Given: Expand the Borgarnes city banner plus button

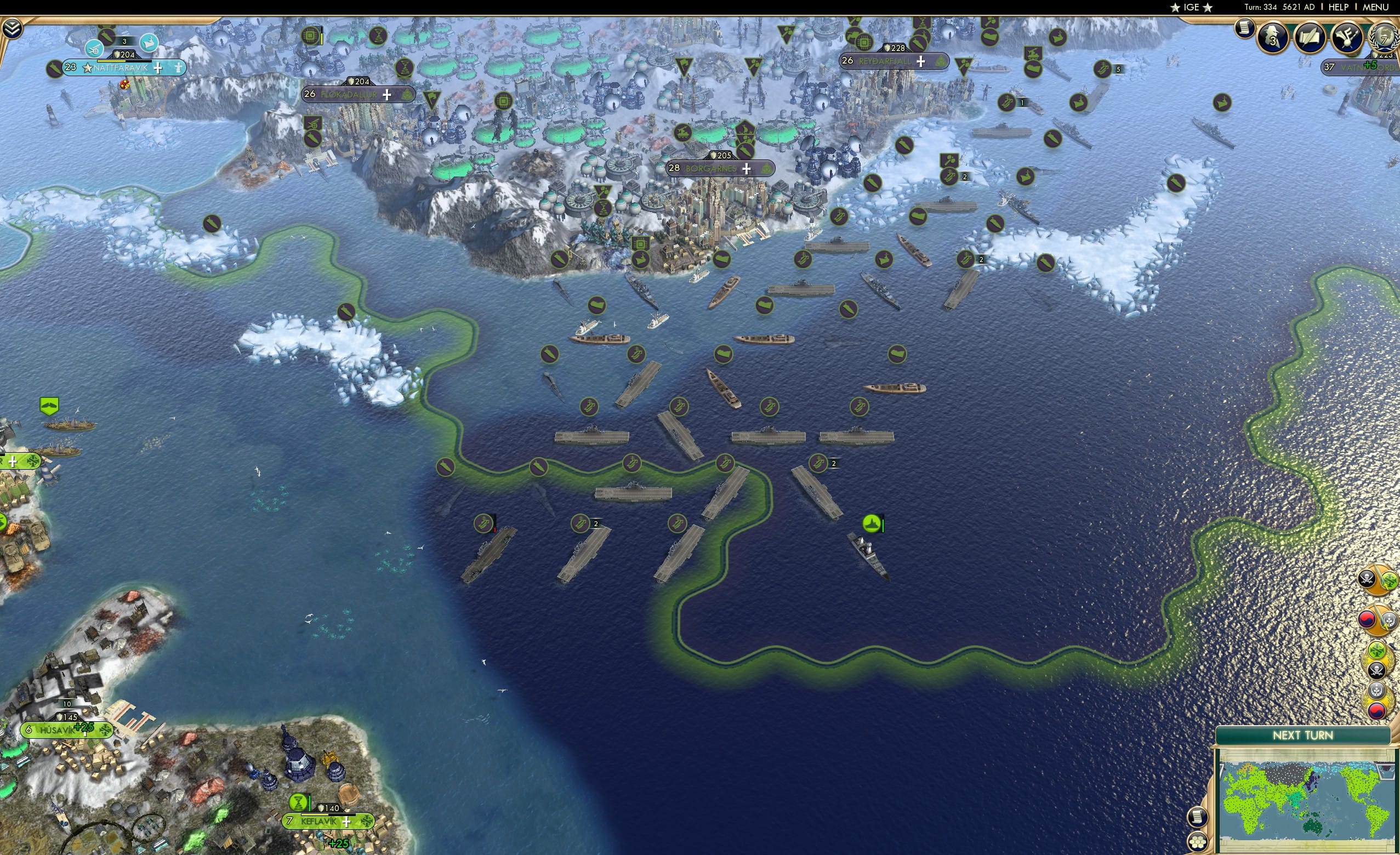Looking at the screenshot, I should pyautogui.click(x=747, y=169).
